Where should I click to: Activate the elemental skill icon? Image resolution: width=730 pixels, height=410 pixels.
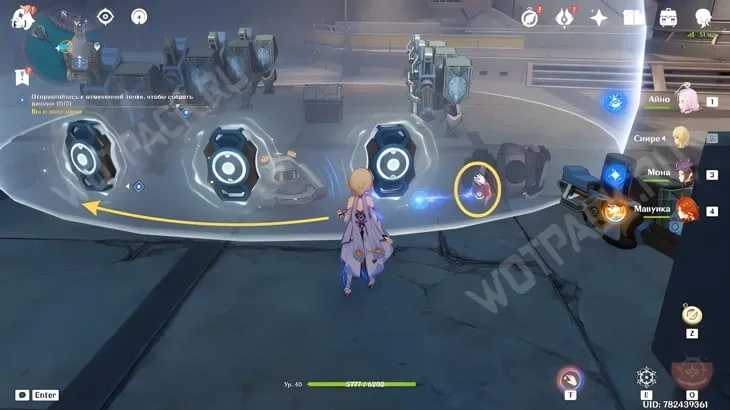coord(647,378)
